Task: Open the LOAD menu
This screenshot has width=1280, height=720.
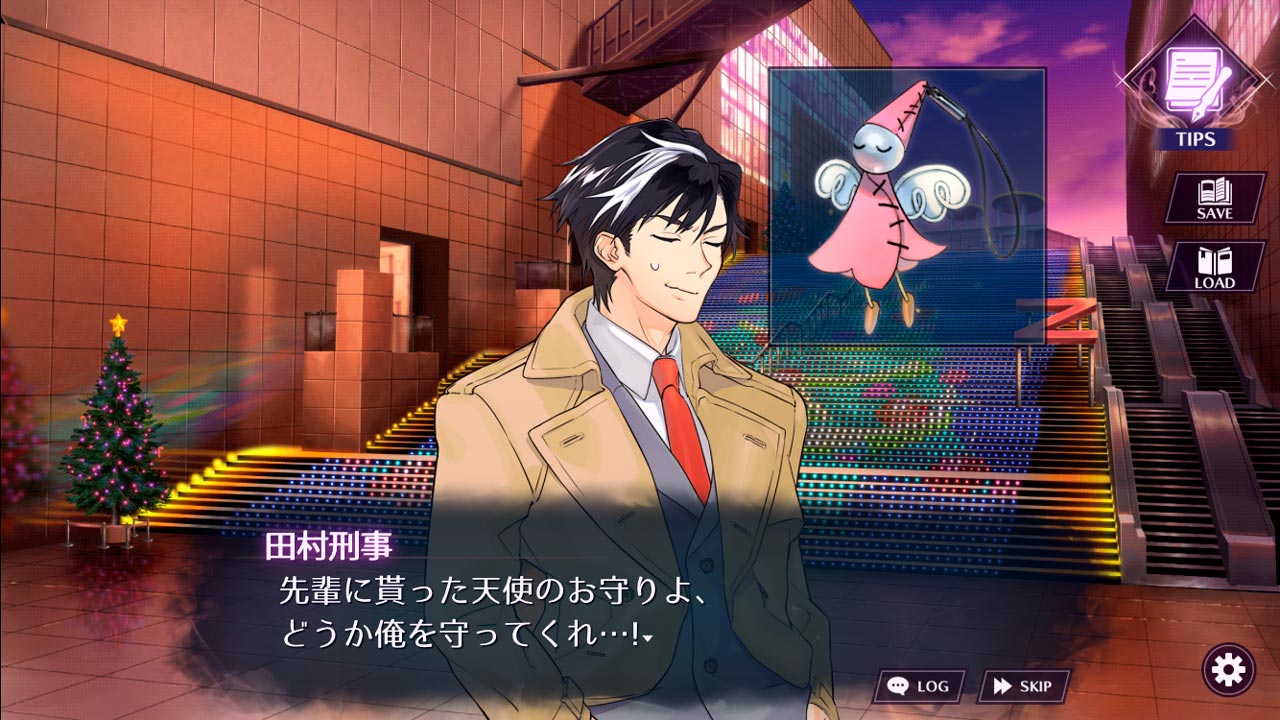Action: [1214, 267]
